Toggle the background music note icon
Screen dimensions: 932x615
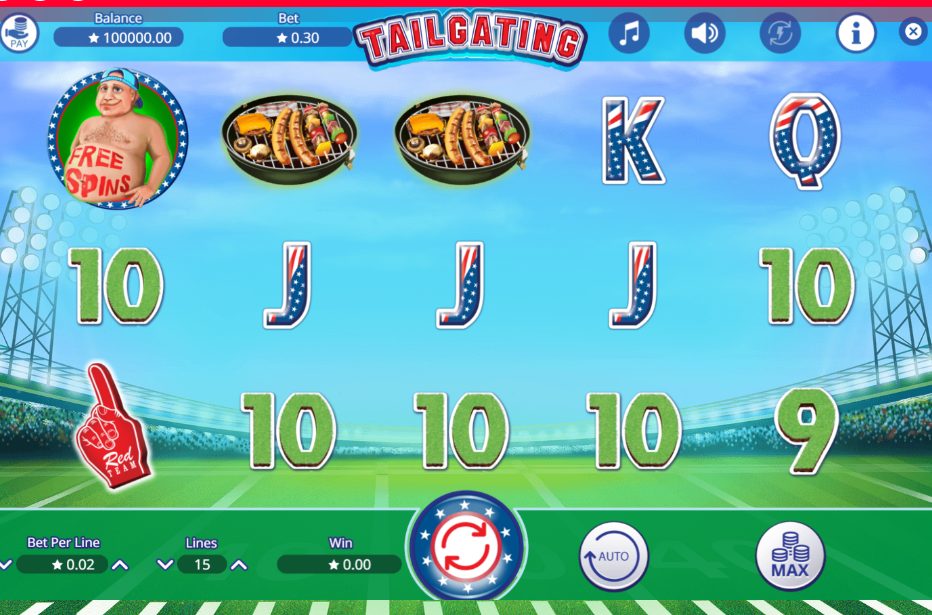628,34
